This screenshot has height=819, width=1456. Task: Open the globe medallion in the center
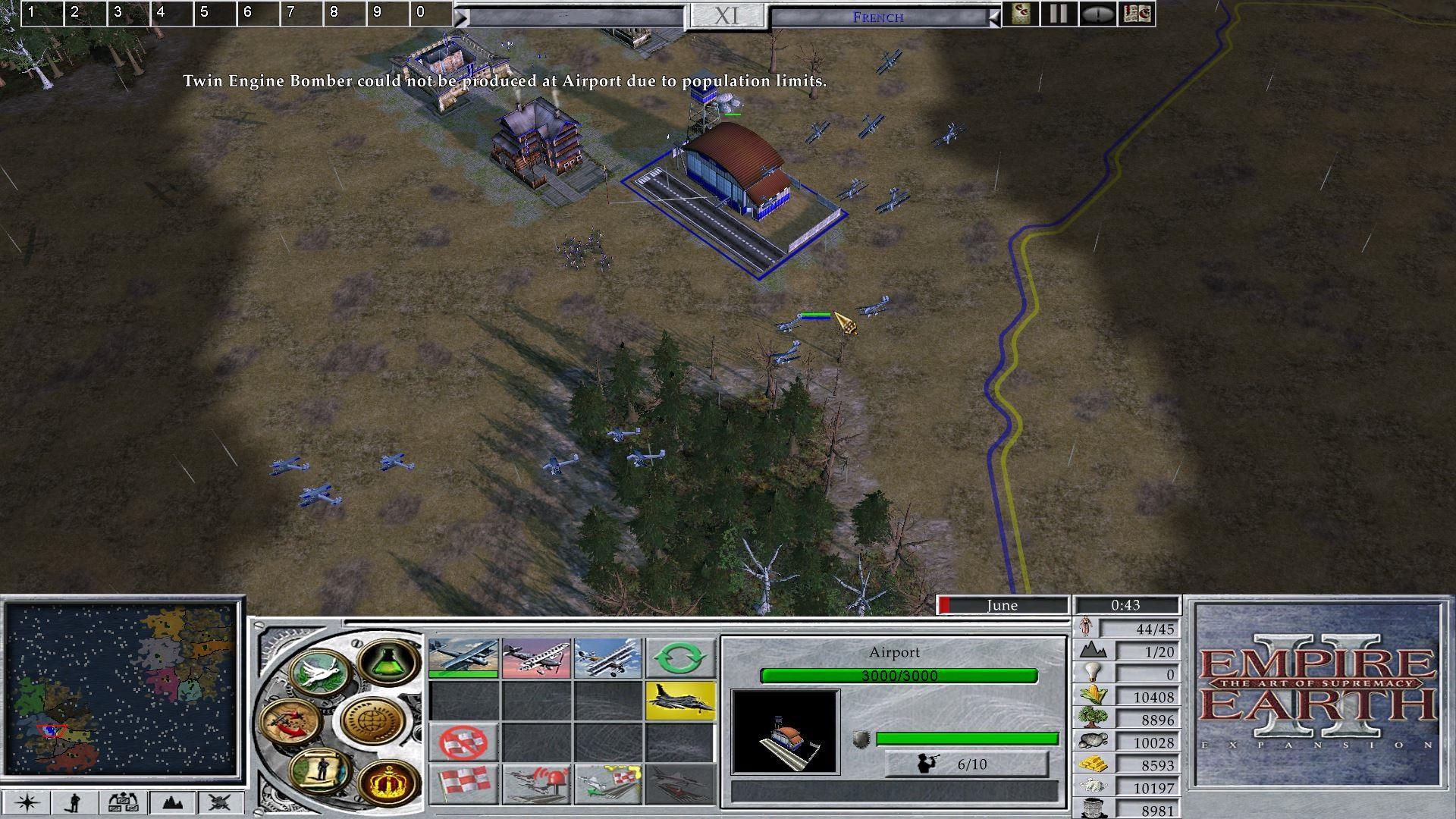coord(373,719)
